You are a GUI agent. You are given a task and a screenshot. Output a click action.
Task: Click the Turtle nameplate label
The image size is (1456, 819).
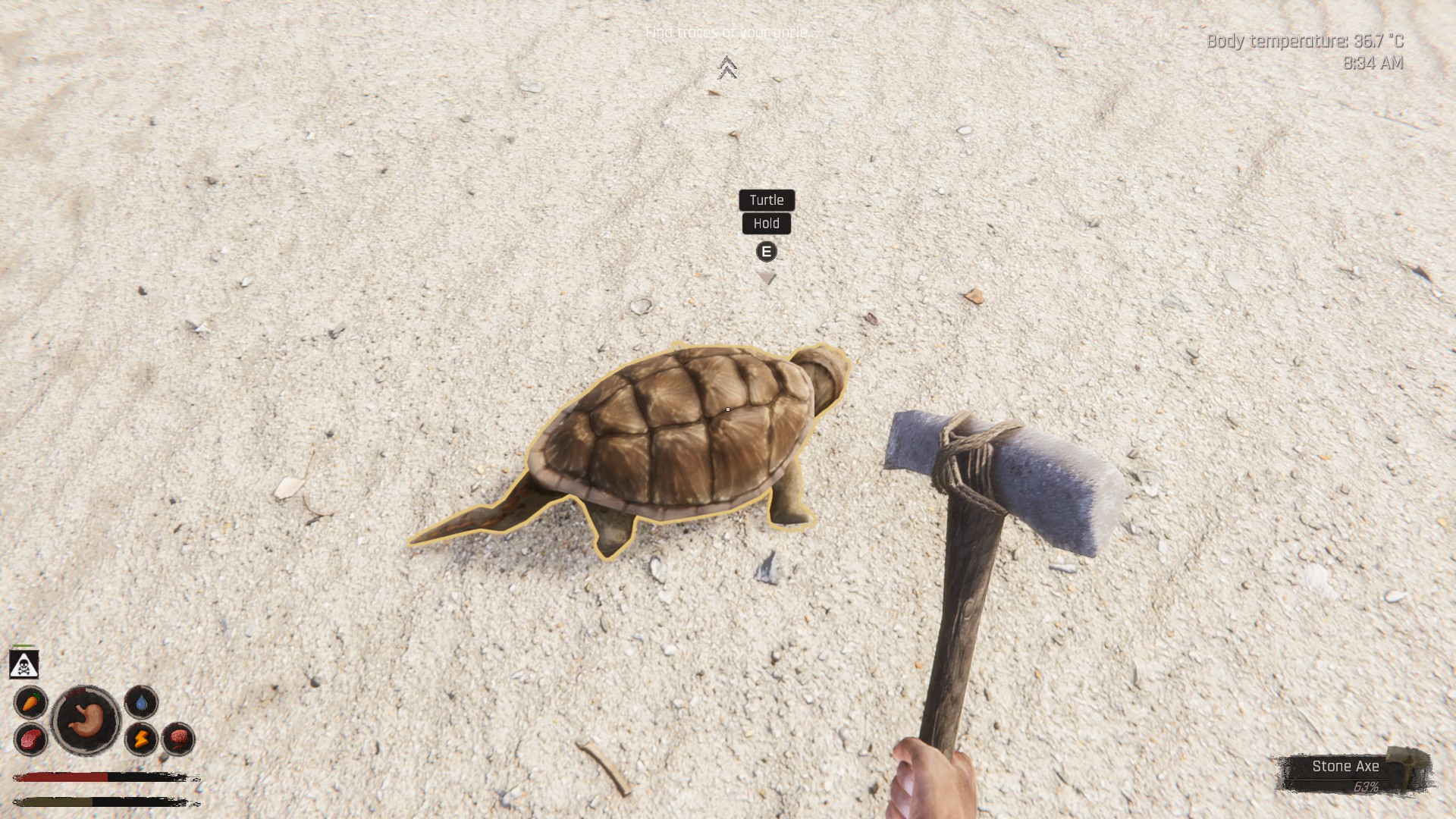pos(767,200)
